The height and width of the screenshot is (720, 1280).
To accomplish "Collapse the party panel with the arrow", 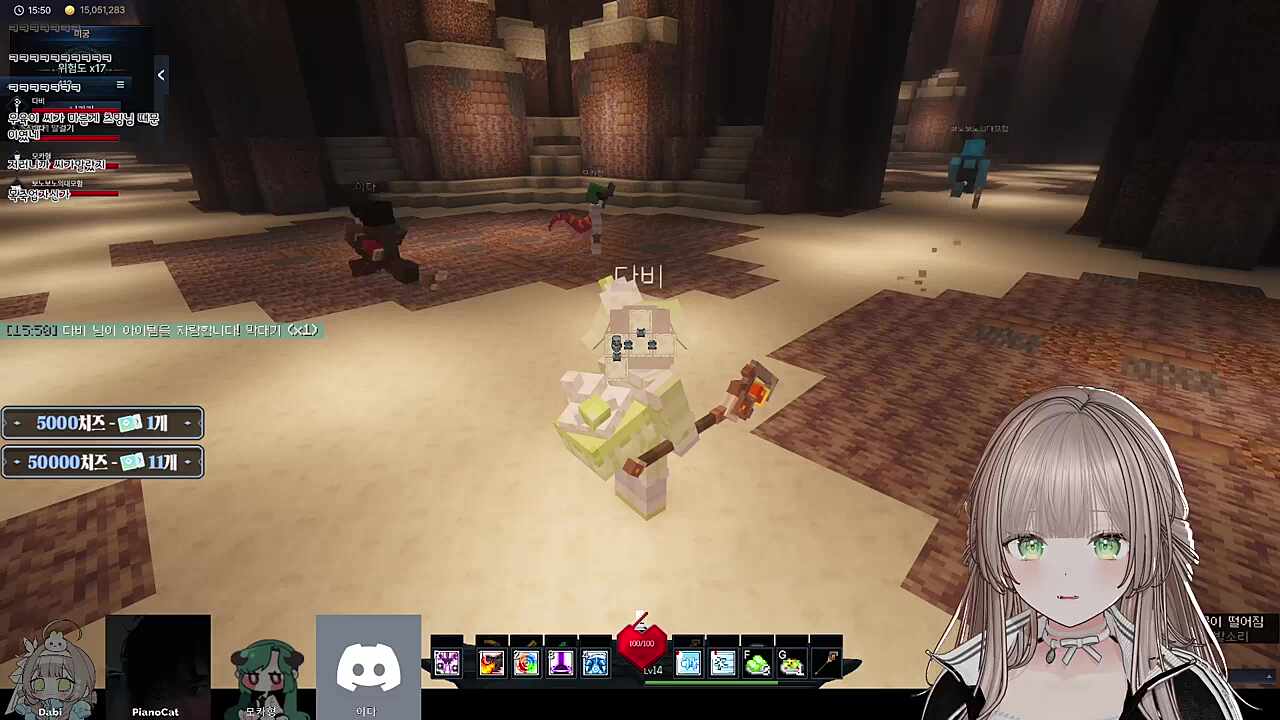I will 161,75.
